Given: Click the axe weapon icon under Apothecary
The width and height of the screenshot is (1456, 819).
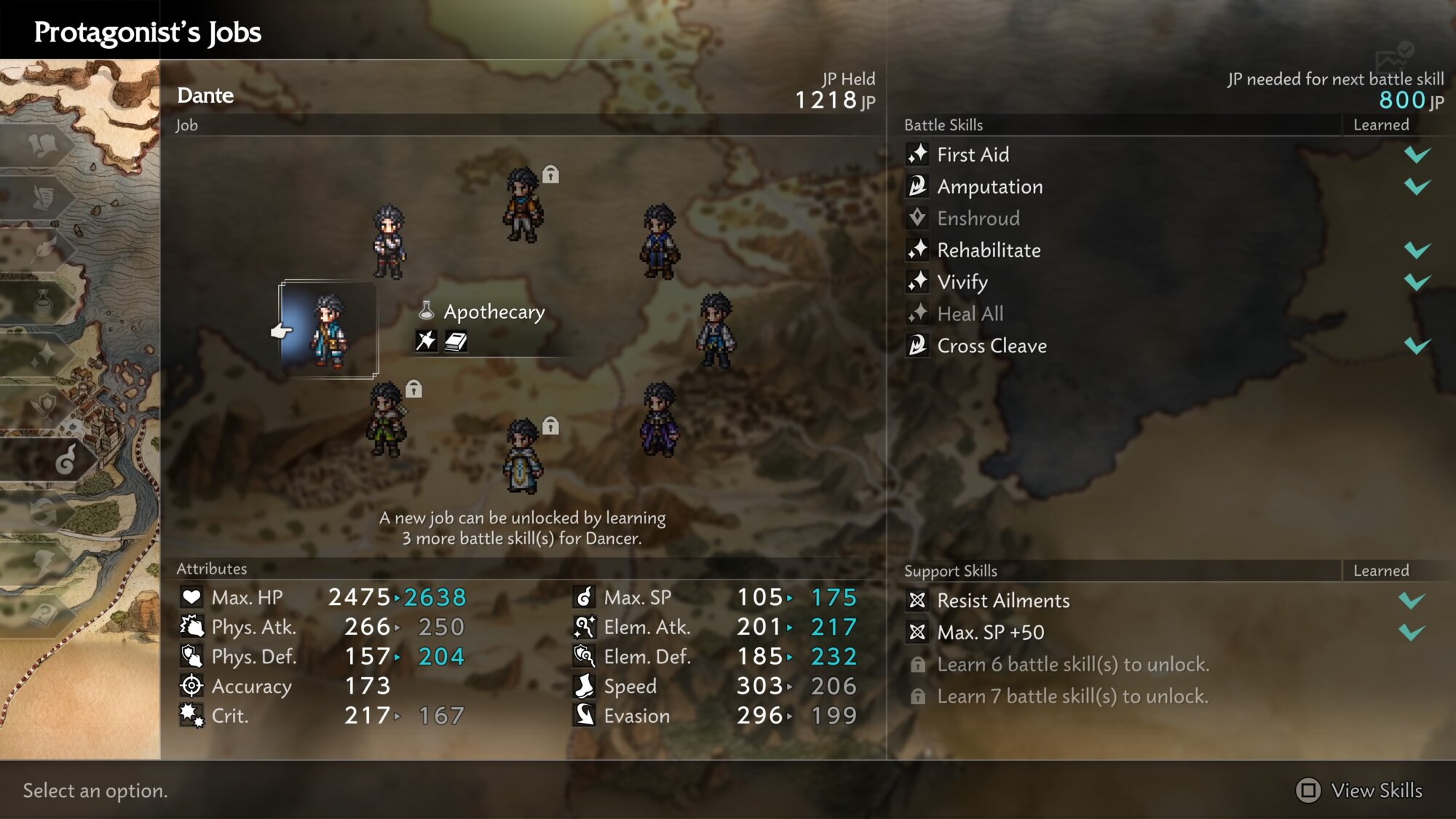Looking at the screenshot, I should click(x=426, y=341).
